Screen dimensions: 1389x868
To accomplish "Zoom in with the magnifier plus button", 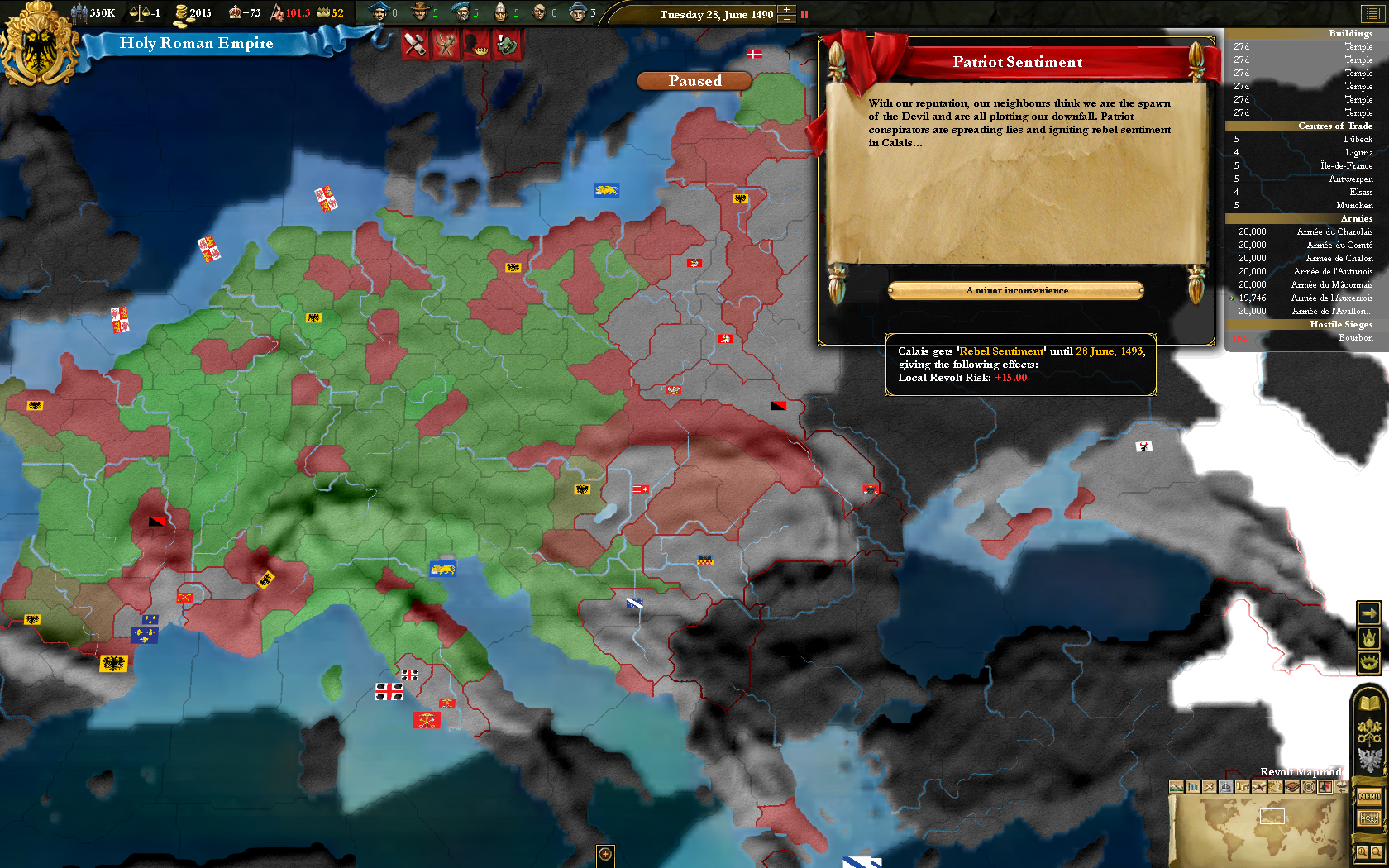I will click(1362, 851).
